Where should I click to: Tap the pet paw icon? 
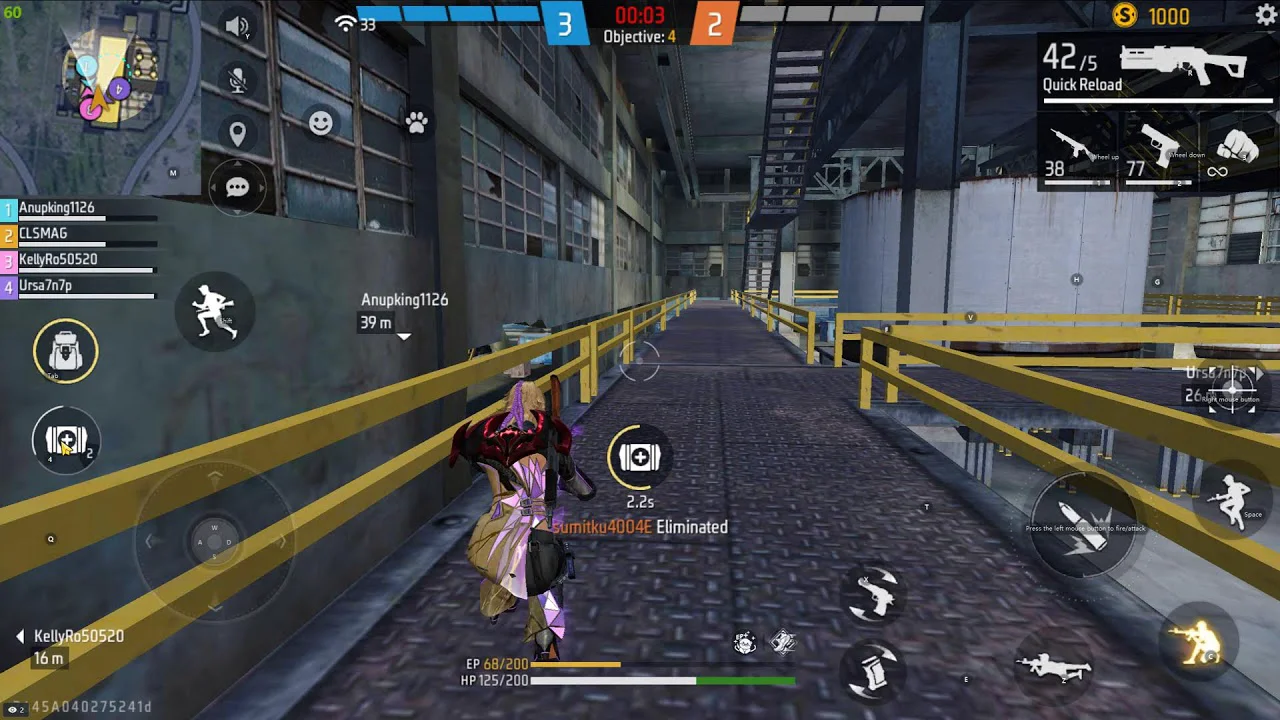coord(416,122)
